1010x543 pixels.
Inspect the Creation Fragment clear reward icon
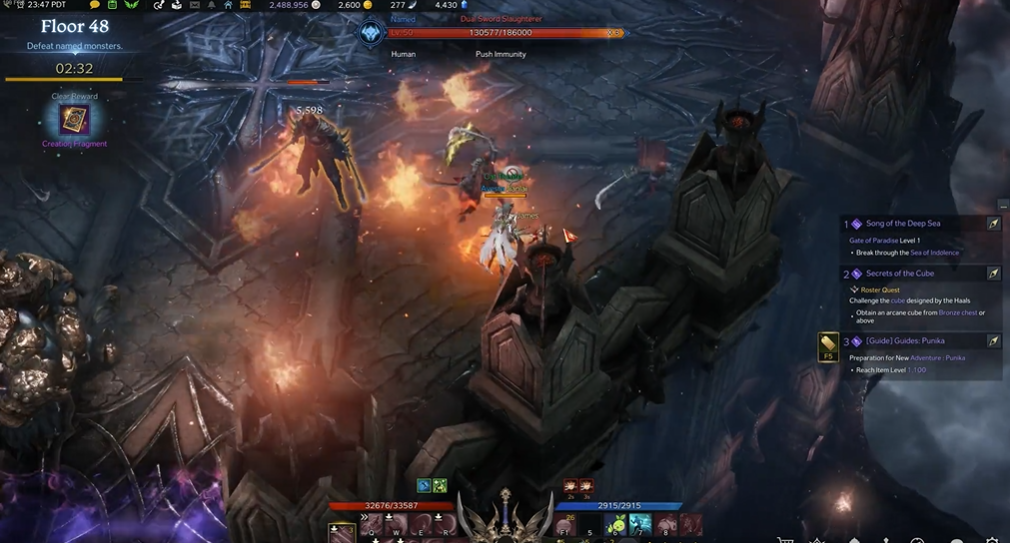[x=74, y=121]
